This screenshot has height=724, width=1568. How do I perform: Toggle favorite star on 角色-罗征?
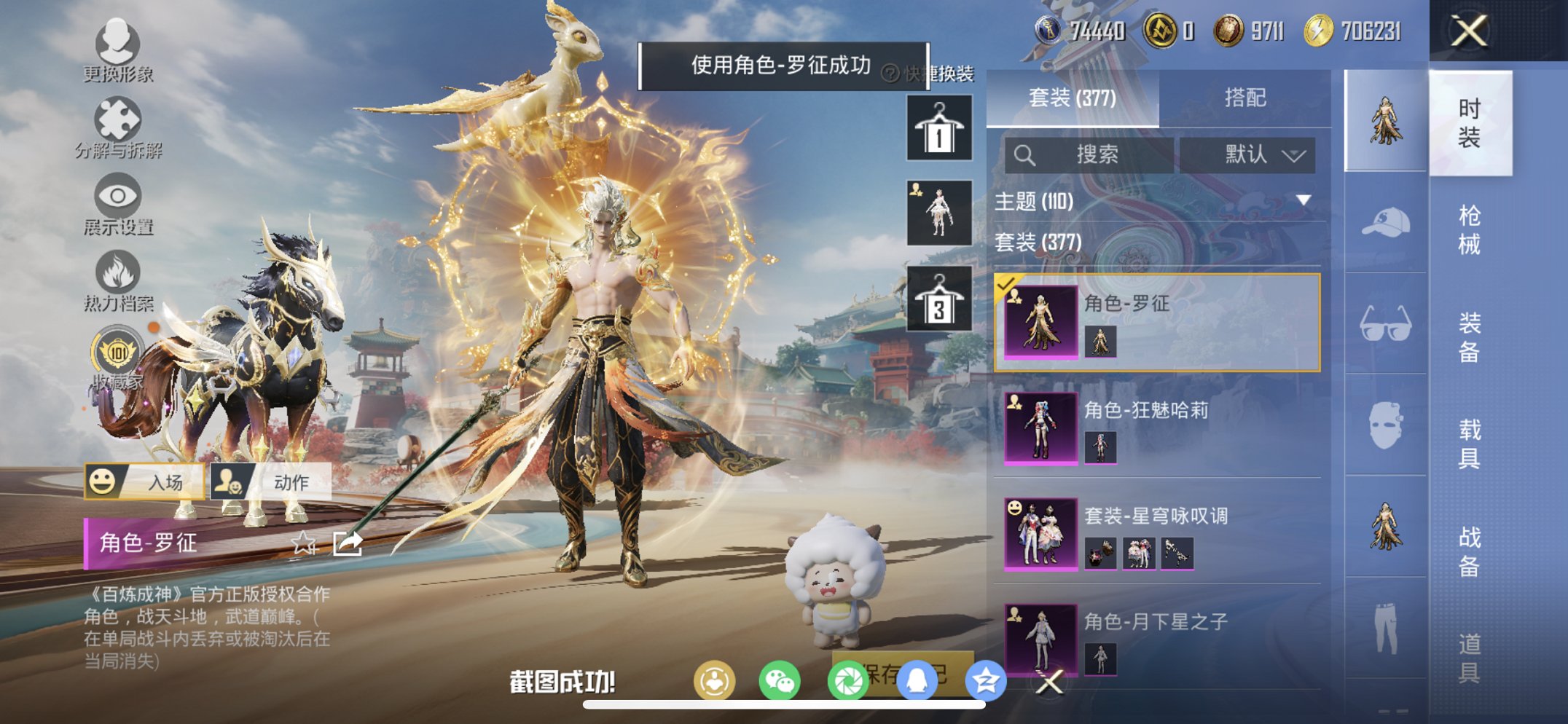(304, 542)
